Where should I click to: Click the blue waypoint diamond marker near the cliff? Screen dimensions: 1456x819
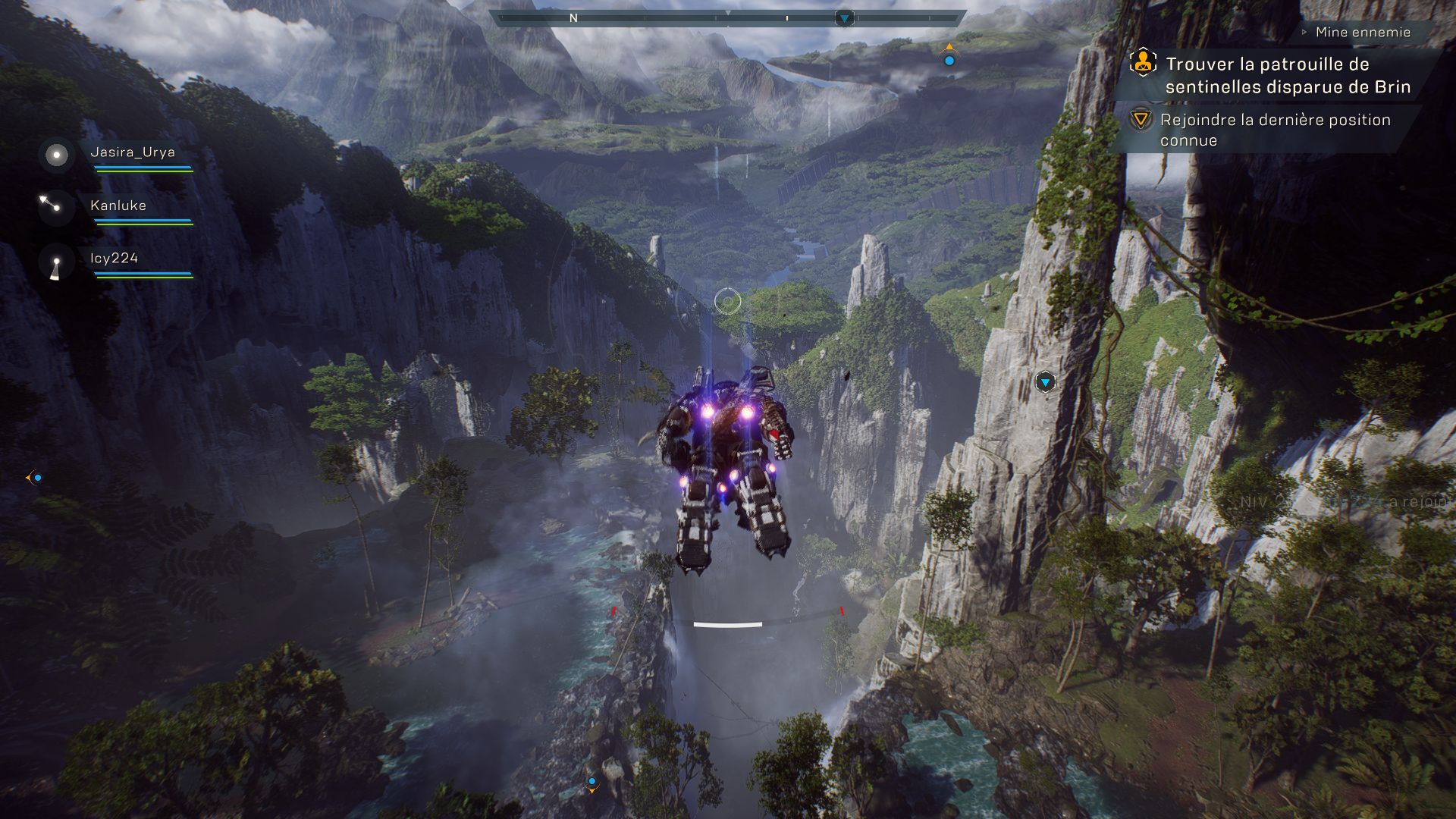(x=1046, y=383)
